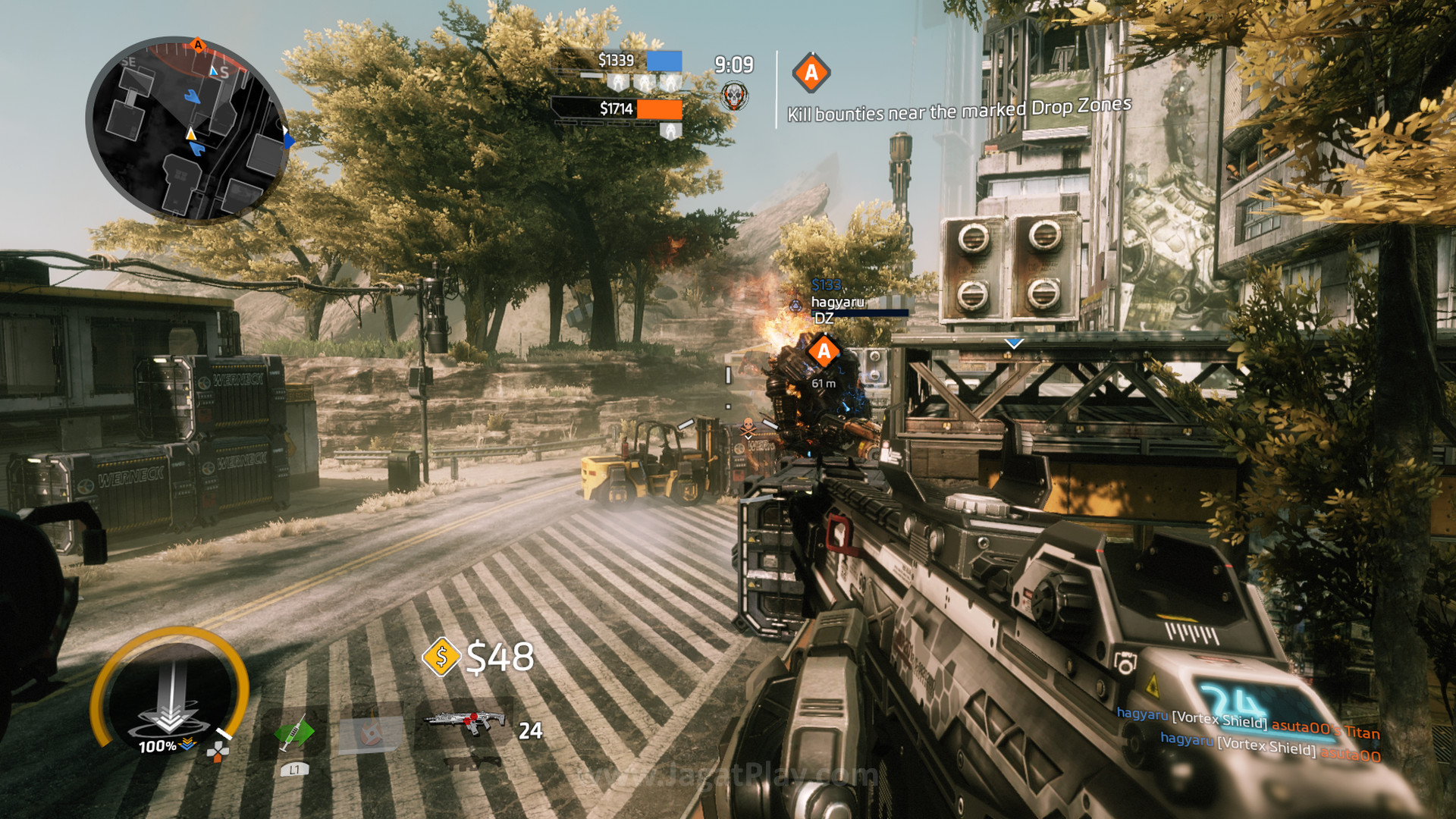
Task: Click the skull emblem under the match timer
Action: click(x=733, y=96)
